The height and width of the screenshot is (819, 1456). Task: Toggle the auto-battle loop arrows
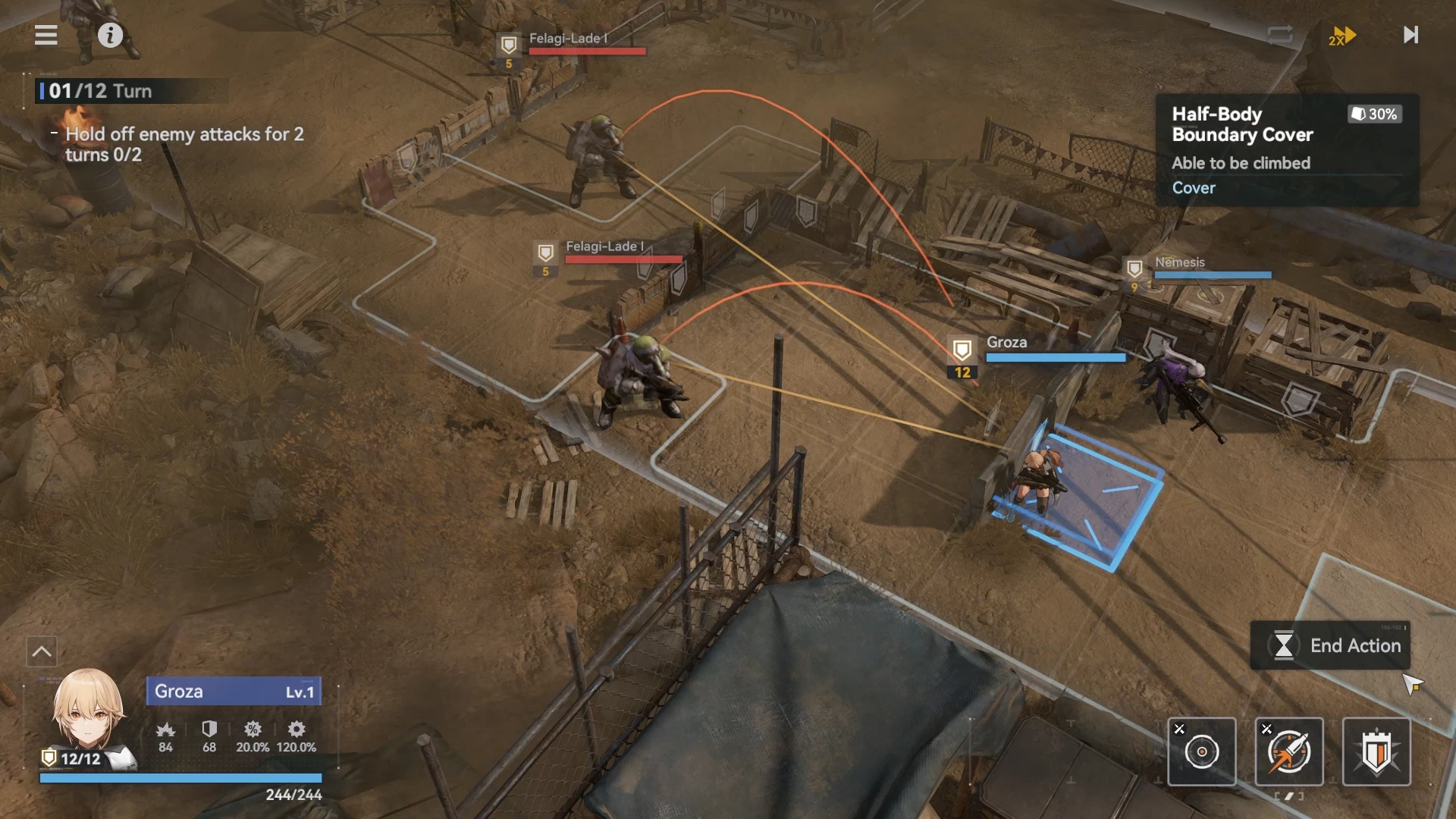pyautogui.click(x=1279, y=35)
